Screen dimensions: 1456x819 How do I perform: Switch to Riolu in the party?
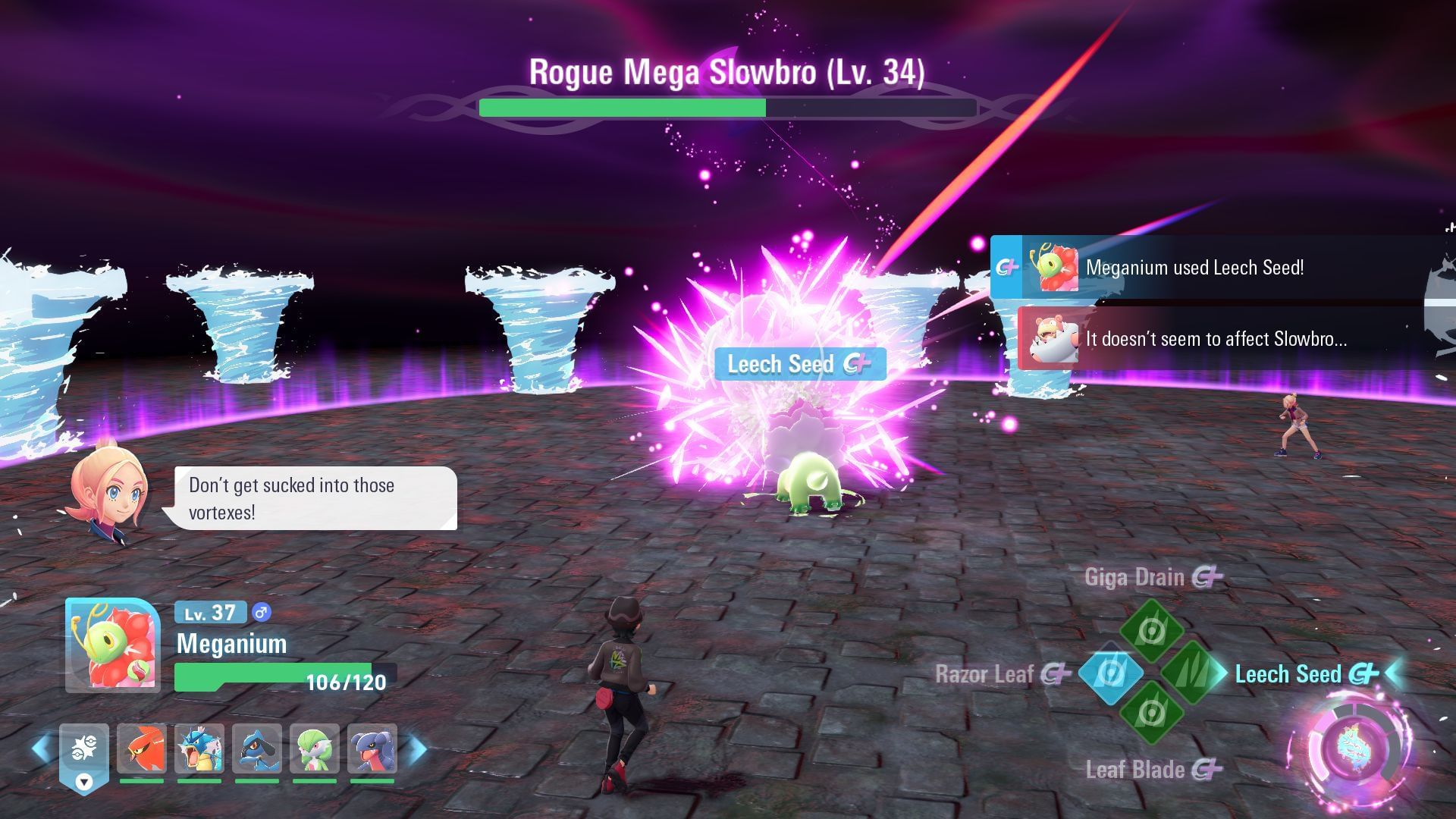pyautogui.click(x=257, y=749)
